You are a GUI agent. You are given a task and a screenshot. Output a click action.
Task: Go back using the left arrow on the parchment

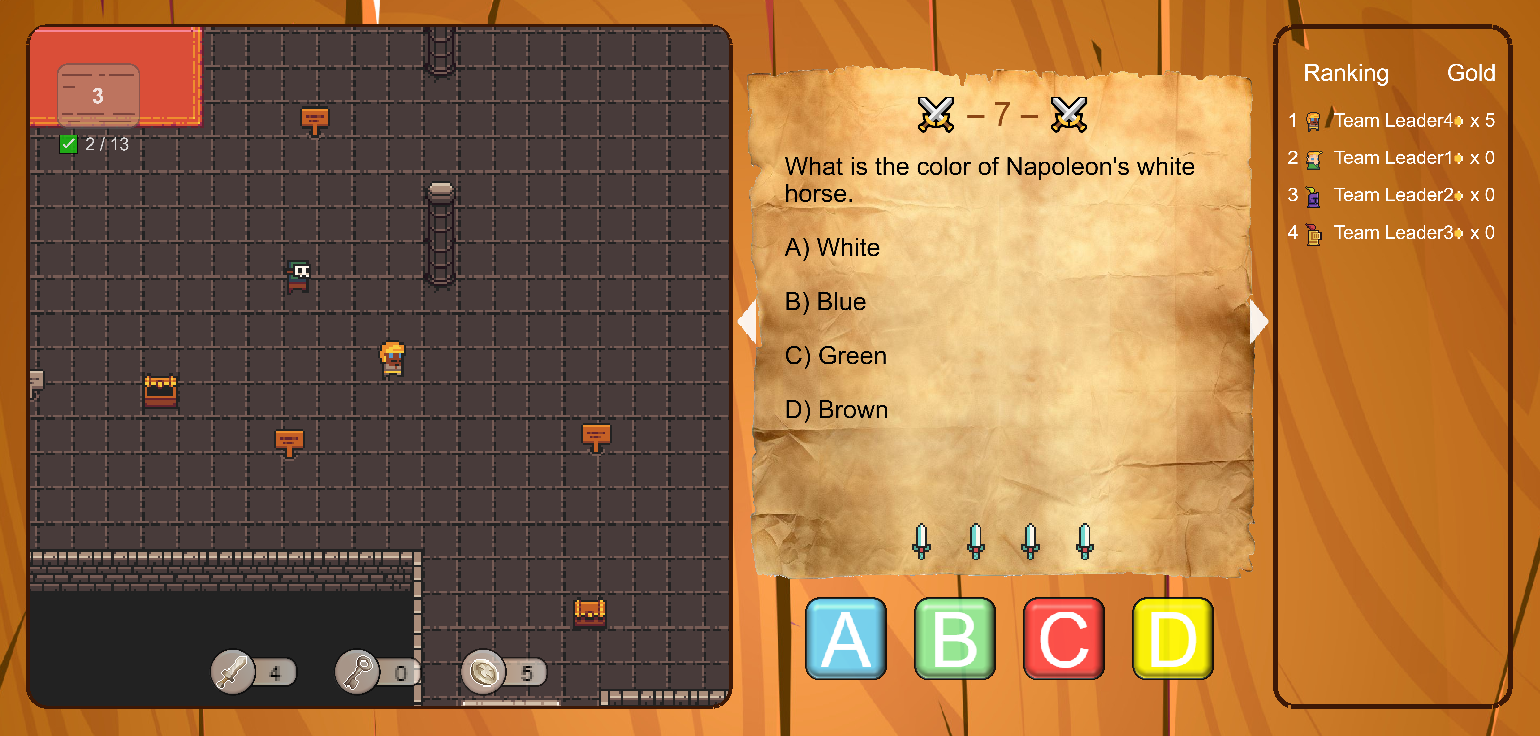click(x=748, y=321)
